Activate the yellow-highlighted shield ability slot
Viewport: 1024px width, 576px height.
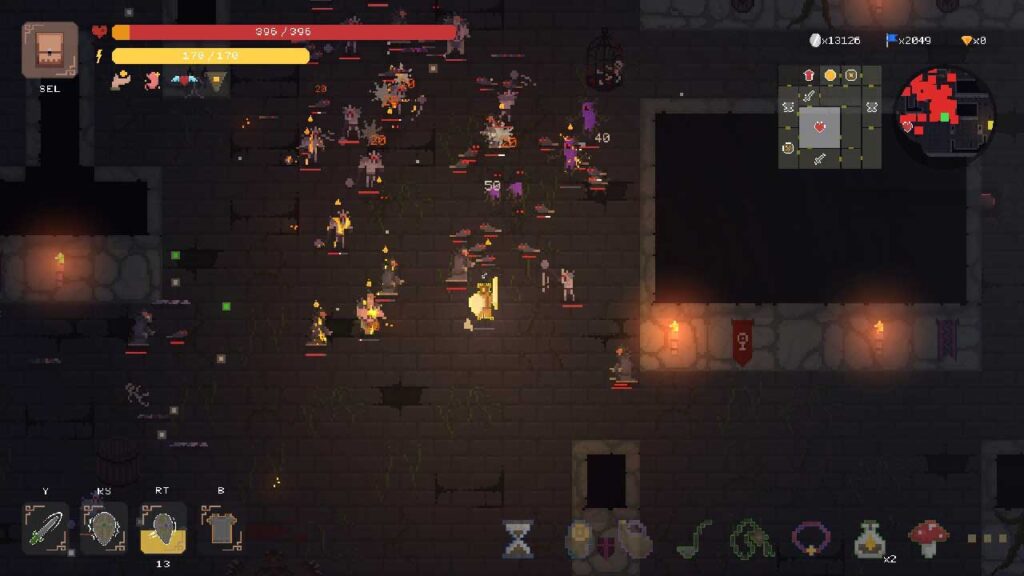pyautogui.click(x=162, y=527)
